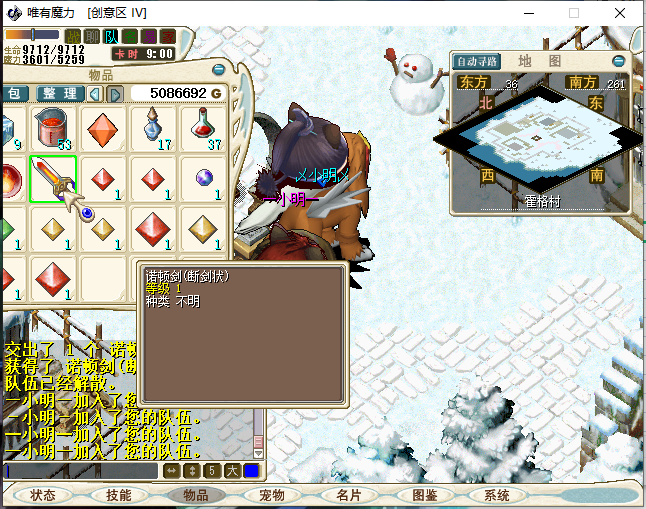Open the 系统 (System) menu
This screenshot has width=646, height=509.
[497, 495]
